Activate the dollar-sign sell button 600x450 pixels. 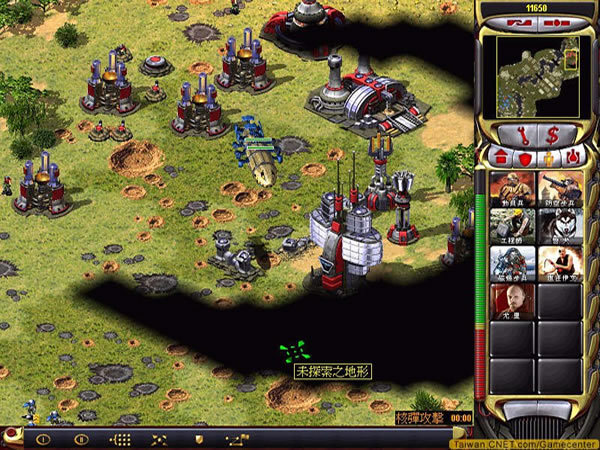coord(551,134)
